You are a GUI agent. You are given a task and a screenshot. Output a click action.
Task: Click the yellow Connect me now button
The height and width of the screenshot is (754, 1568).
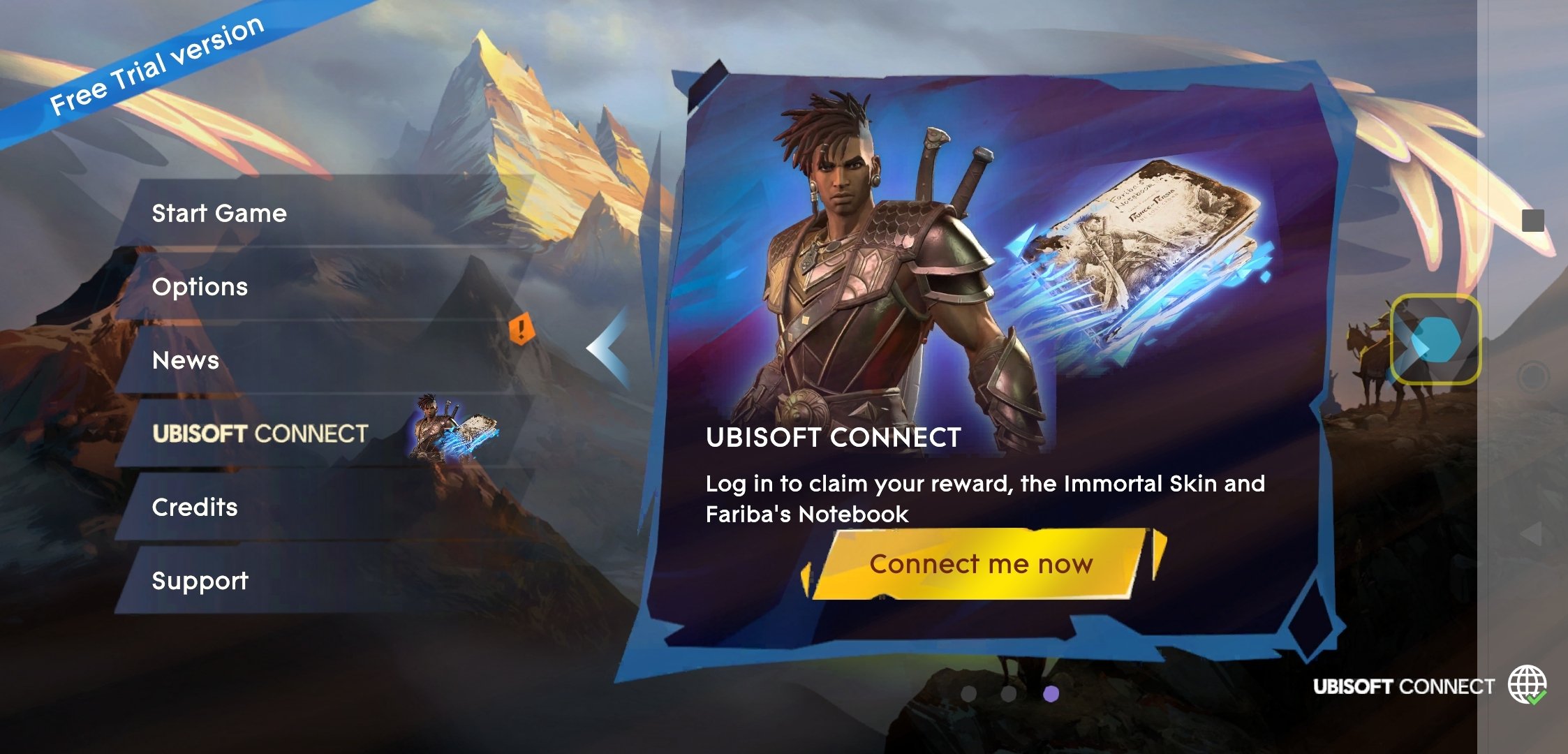point(980,564)
